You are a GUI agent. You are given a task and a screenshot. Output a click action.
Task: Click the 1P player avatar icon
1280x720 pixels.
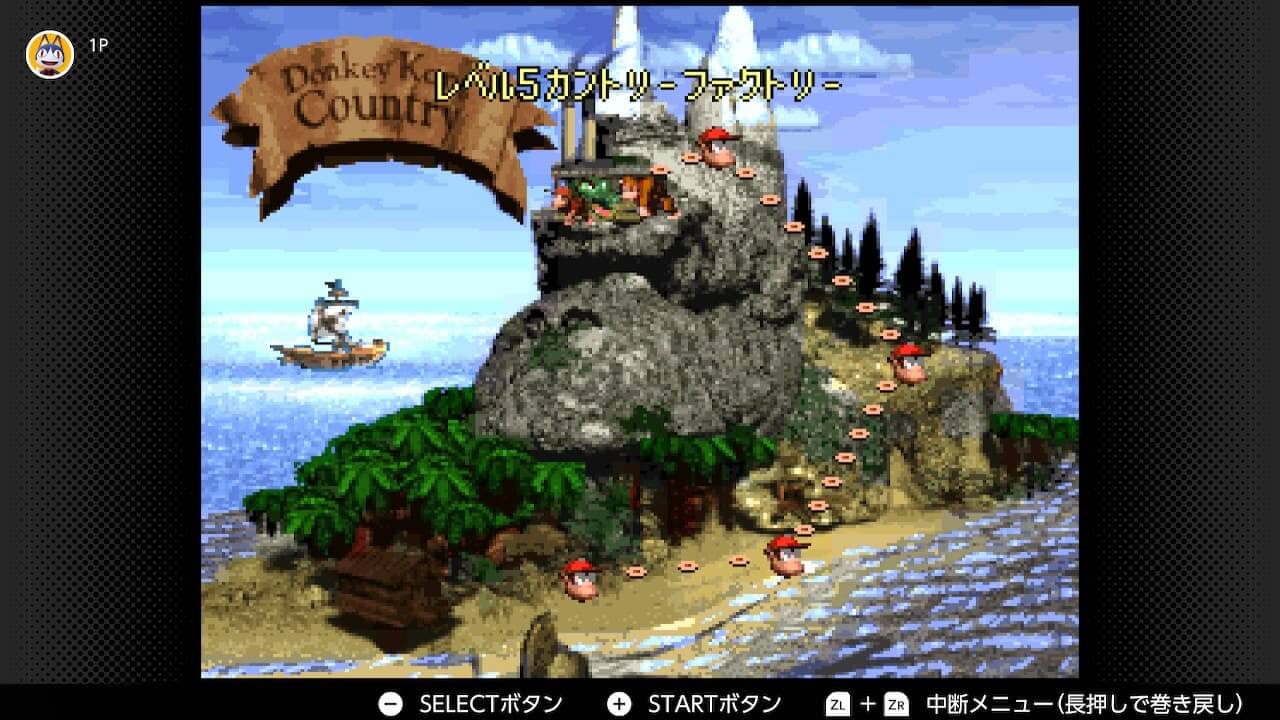coord(49,44)
